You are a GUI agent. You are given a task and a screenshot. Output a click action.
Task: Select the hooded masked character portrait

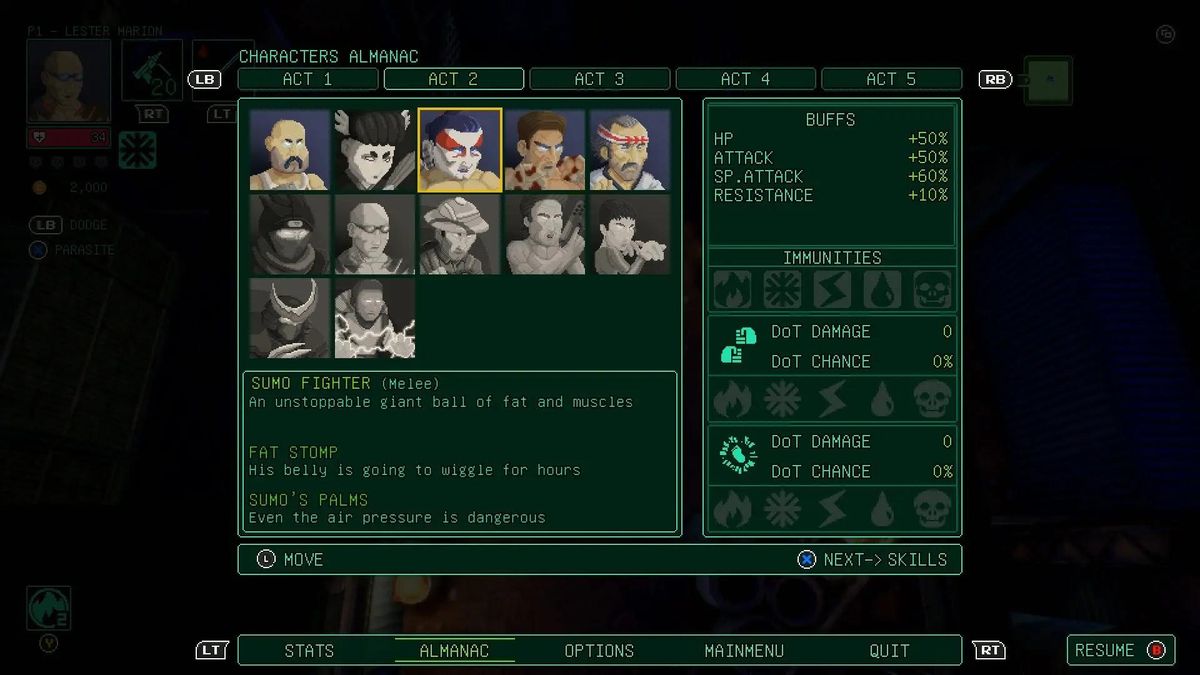[290, 234]
